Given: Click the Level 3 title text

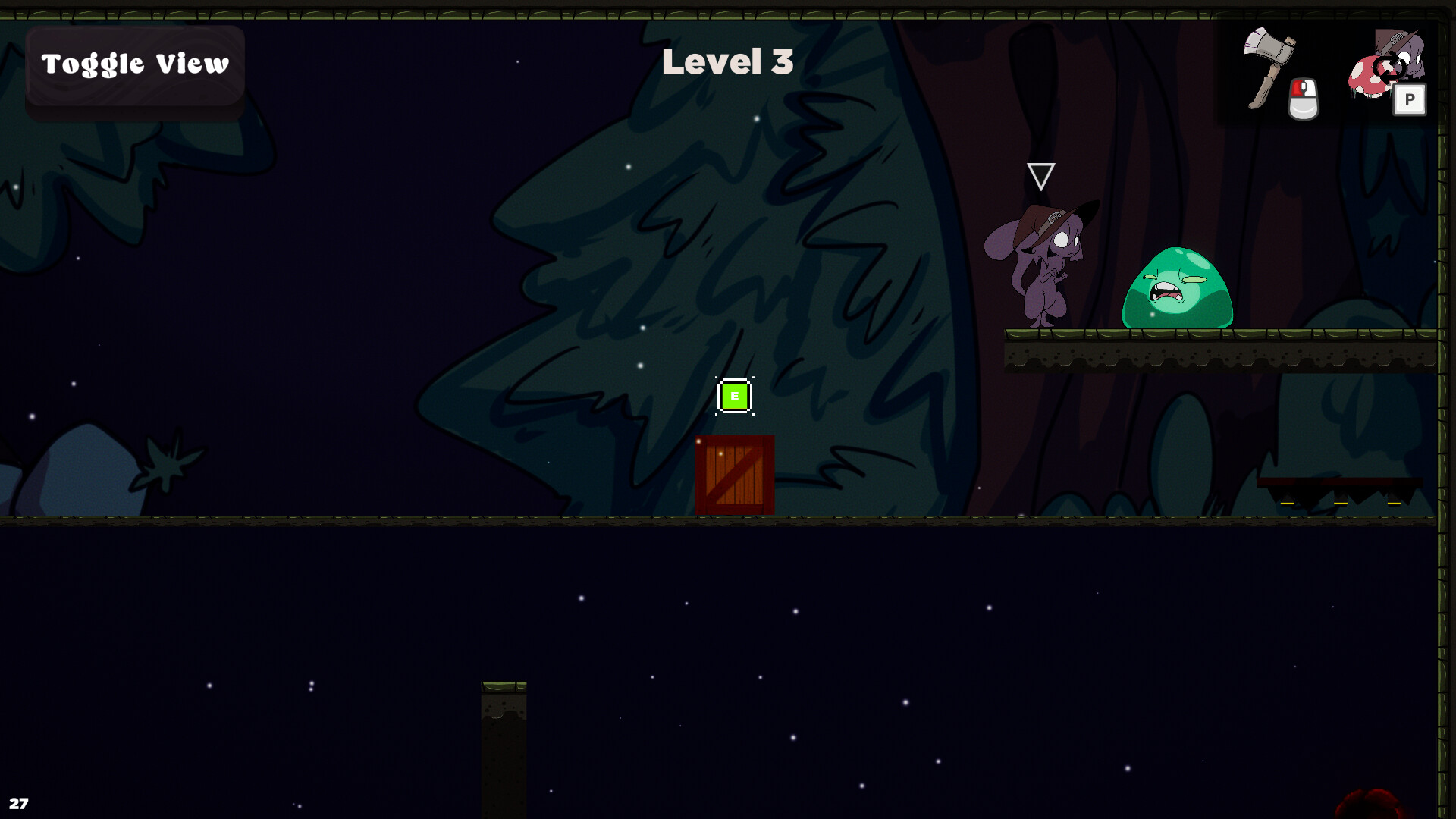Looking at the screenshot, I should click(728, 63).
